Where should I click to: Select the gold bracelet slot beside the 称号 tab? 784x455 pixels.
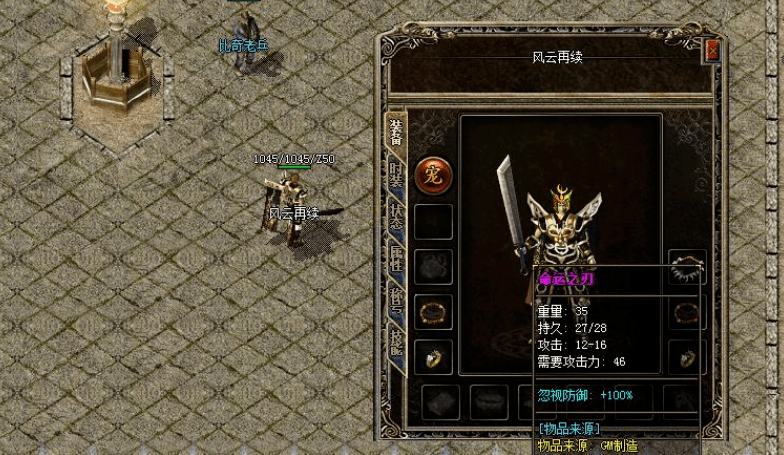click(433, 311)
